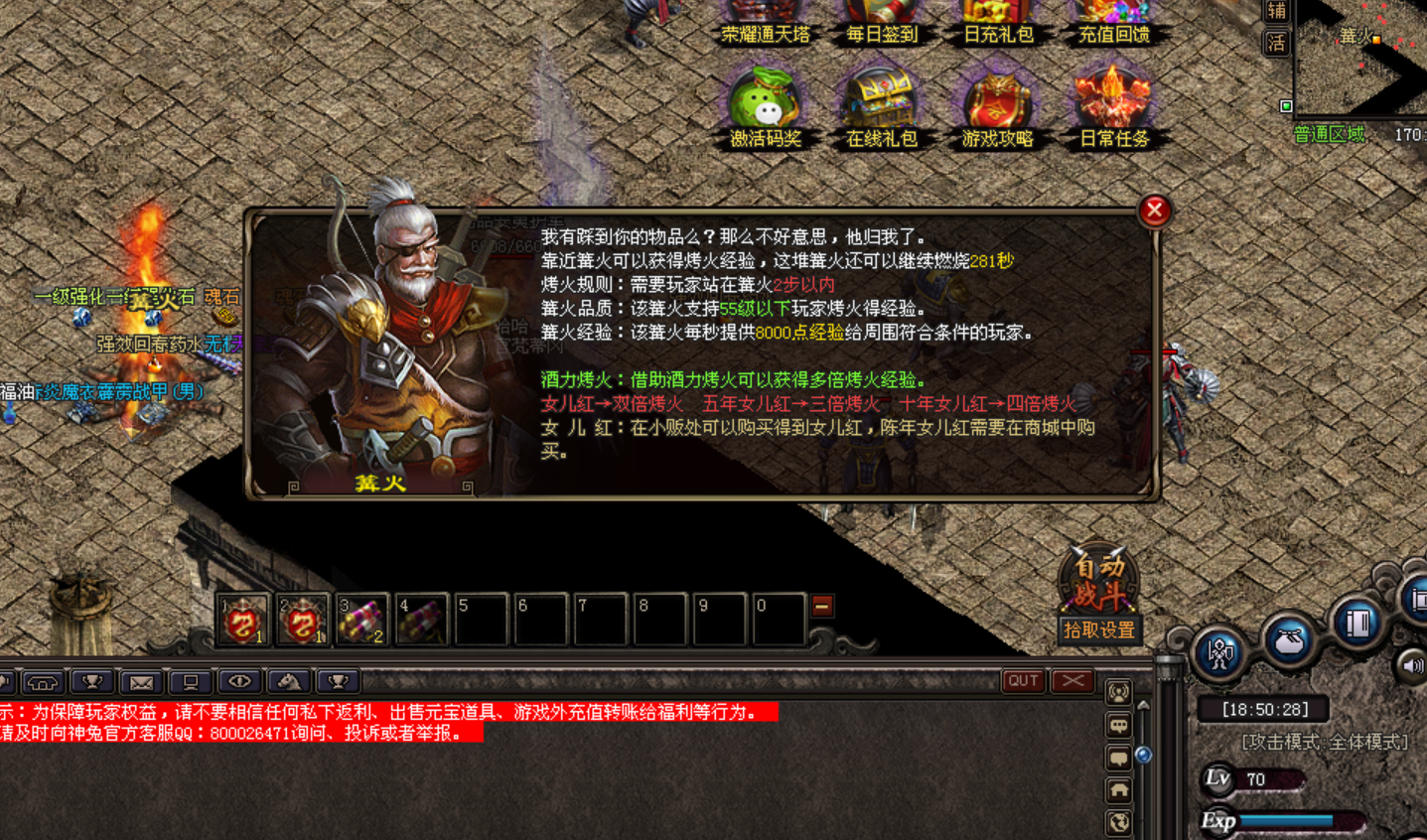Open the 拾取设置 pickup settings
The height and width of the screenshot is (840, 1427).
pos(1098,630)
